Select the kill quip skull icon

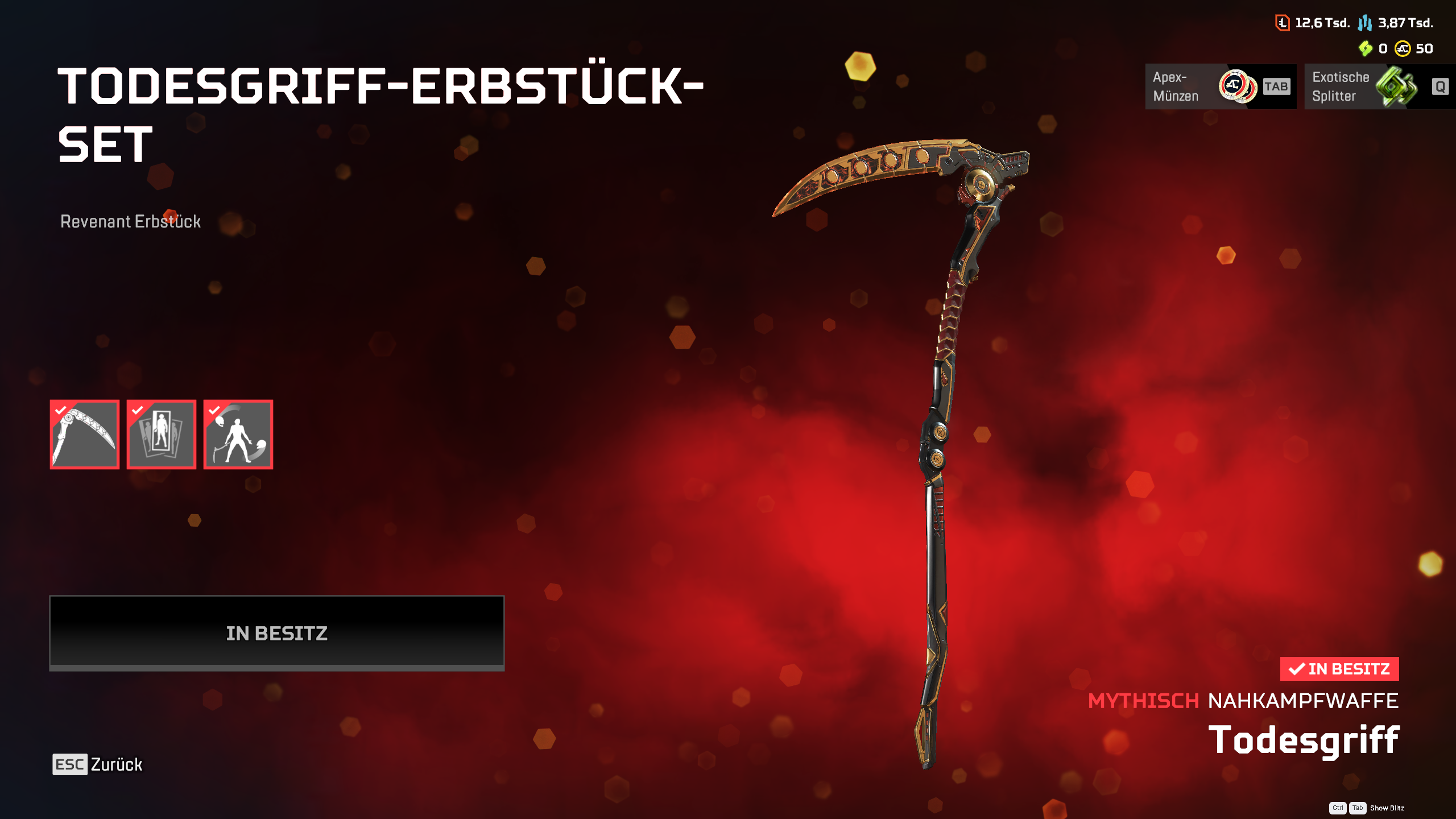point(238,435)
